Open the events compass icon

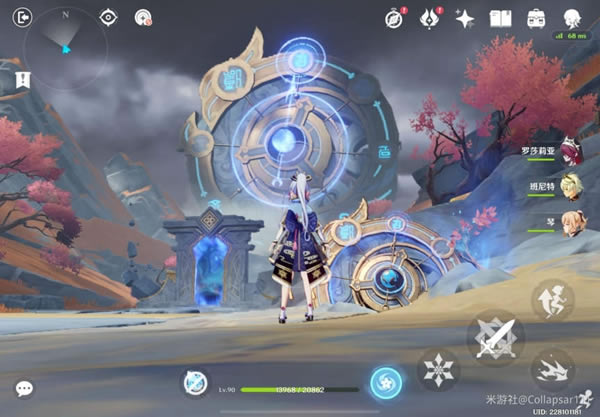coord(395,17)
